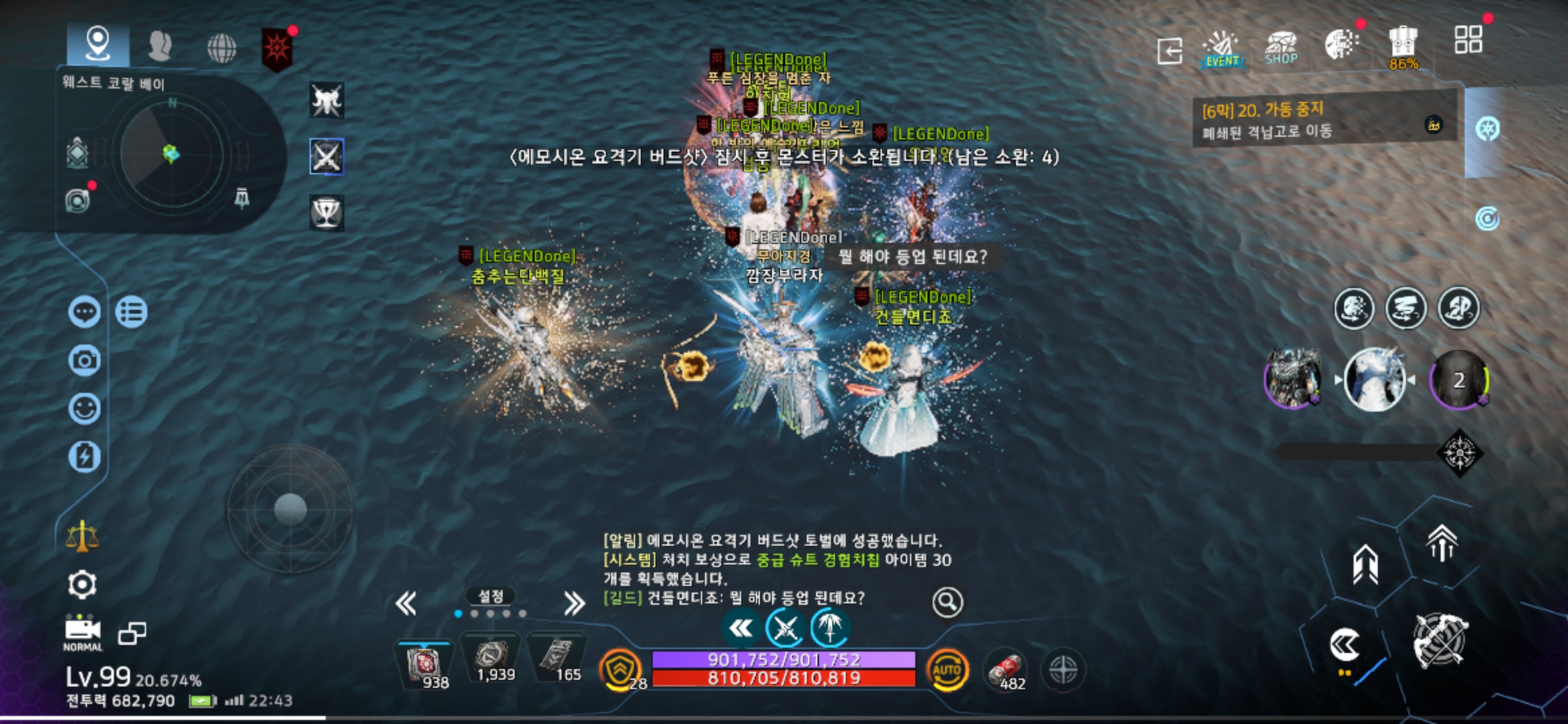The height and width of the screenshot is (724, 1568).
Task: Open the gear settings icon
Action: point(82,585)
